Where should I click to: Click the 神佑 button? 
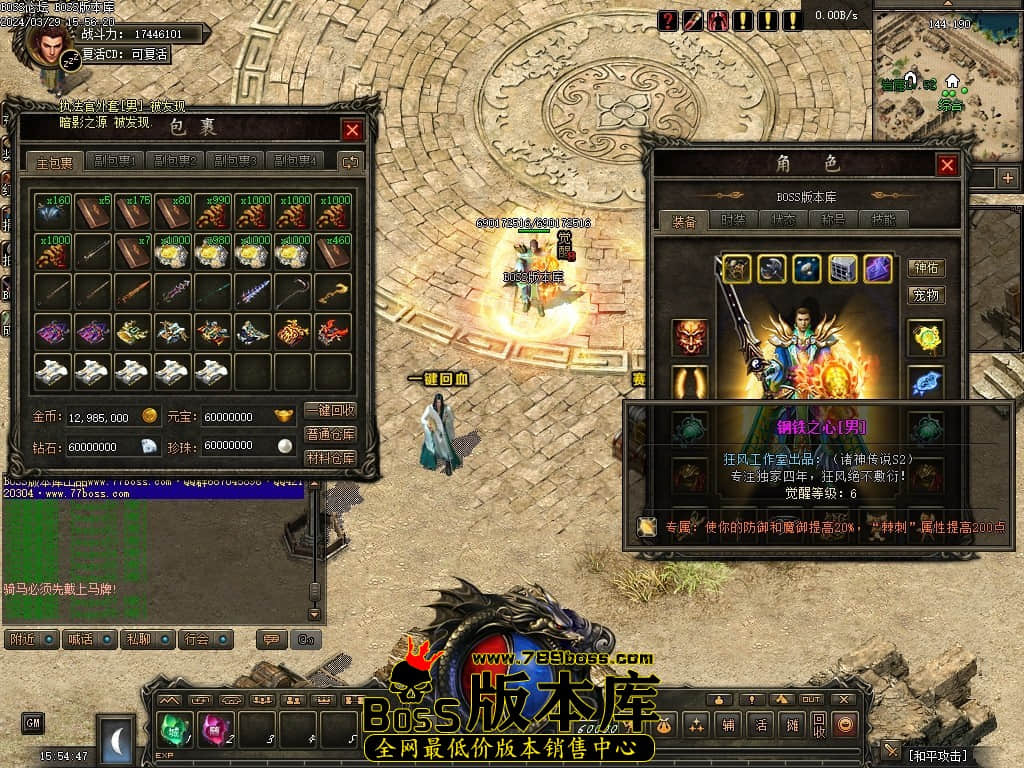click(x=926, y=268)
